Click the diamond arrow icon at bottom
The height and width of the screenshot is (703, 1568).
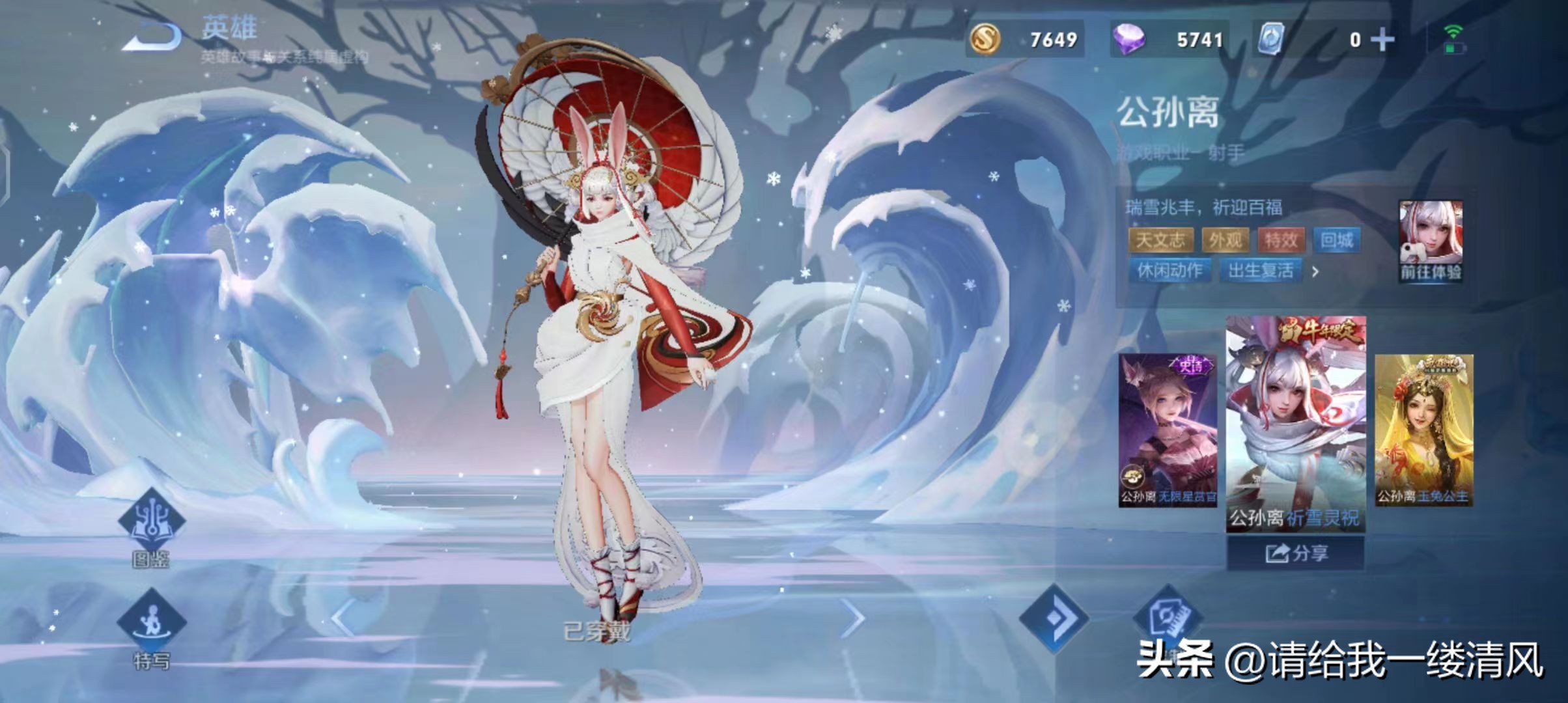(1054, 617)
